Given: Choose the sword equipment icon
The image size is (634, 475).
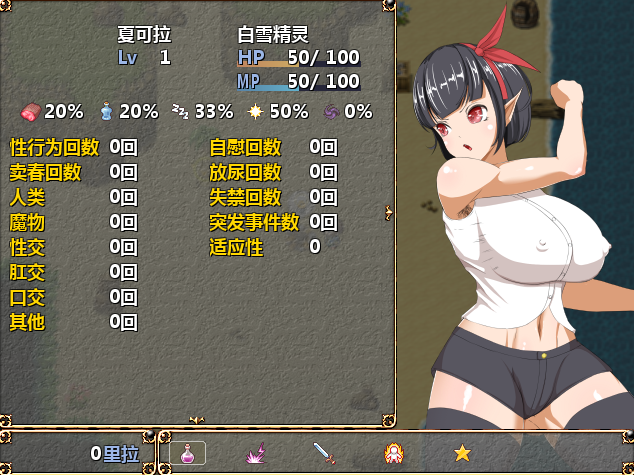Looking at the screenshot, I should pyautogui.click(x=324, y=453).
